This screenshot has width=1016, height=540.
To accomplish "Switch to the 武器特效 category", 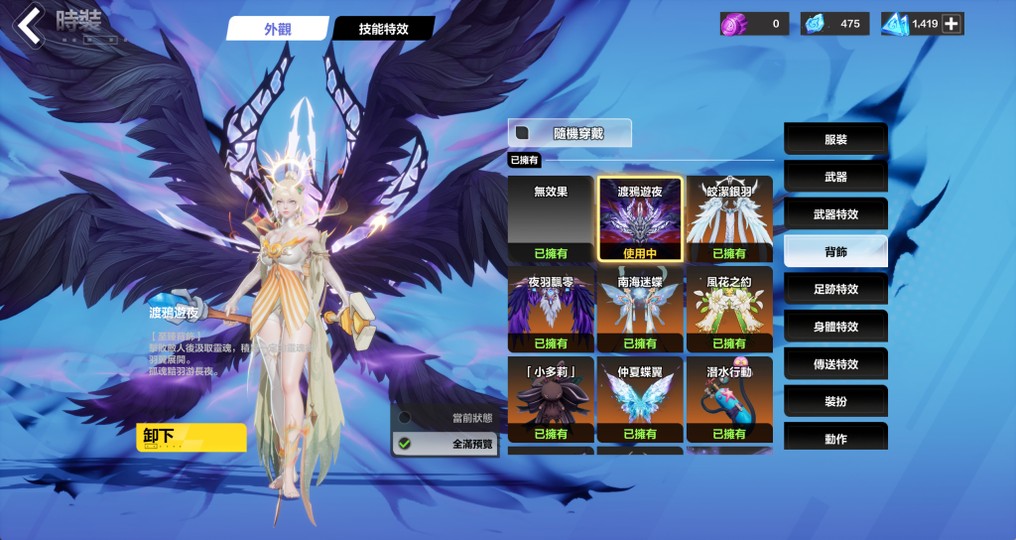I will [835, 214].
